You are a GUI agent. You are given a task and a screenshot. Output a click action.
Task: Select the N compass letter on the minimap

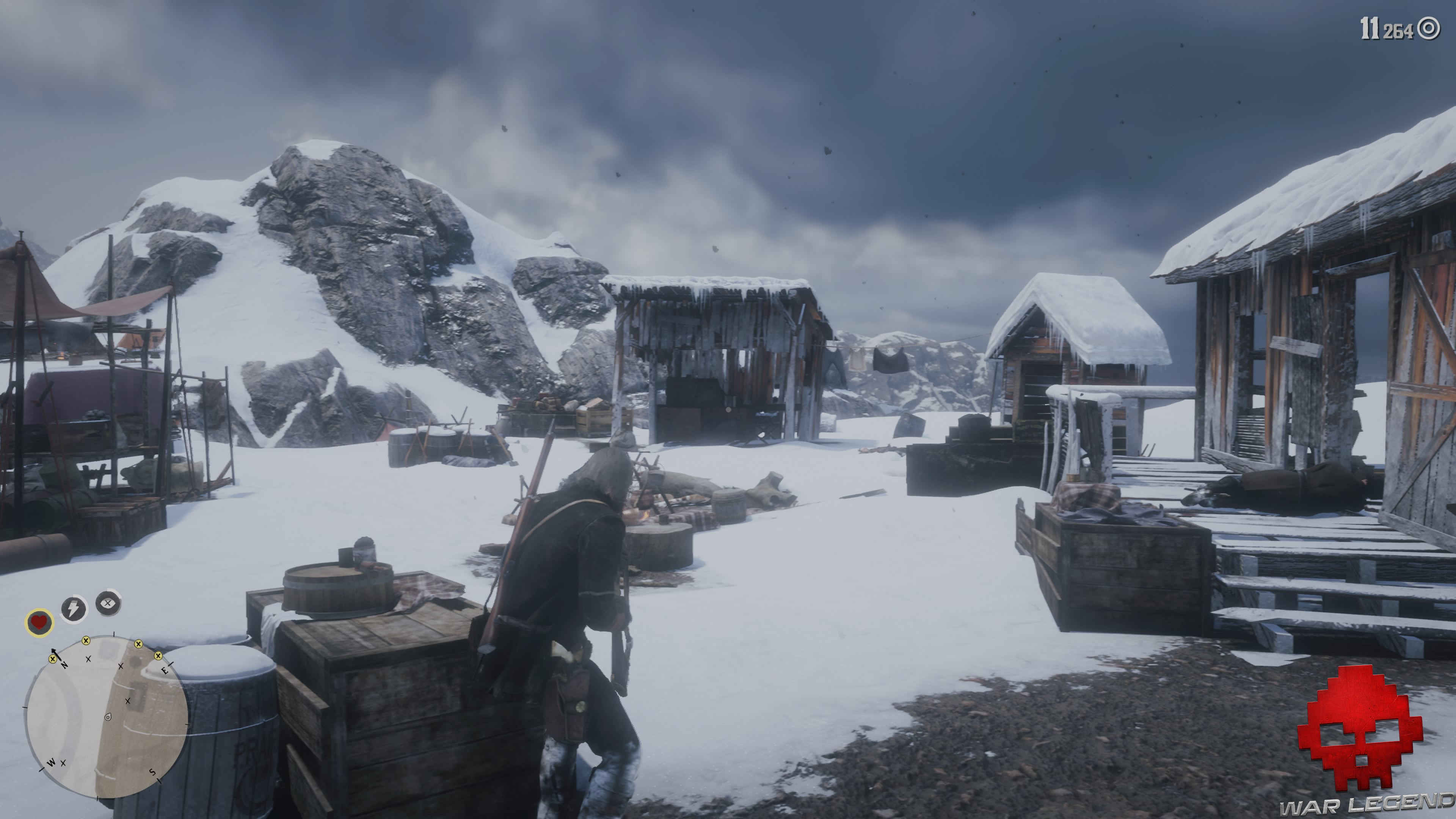tap(65, 666)
